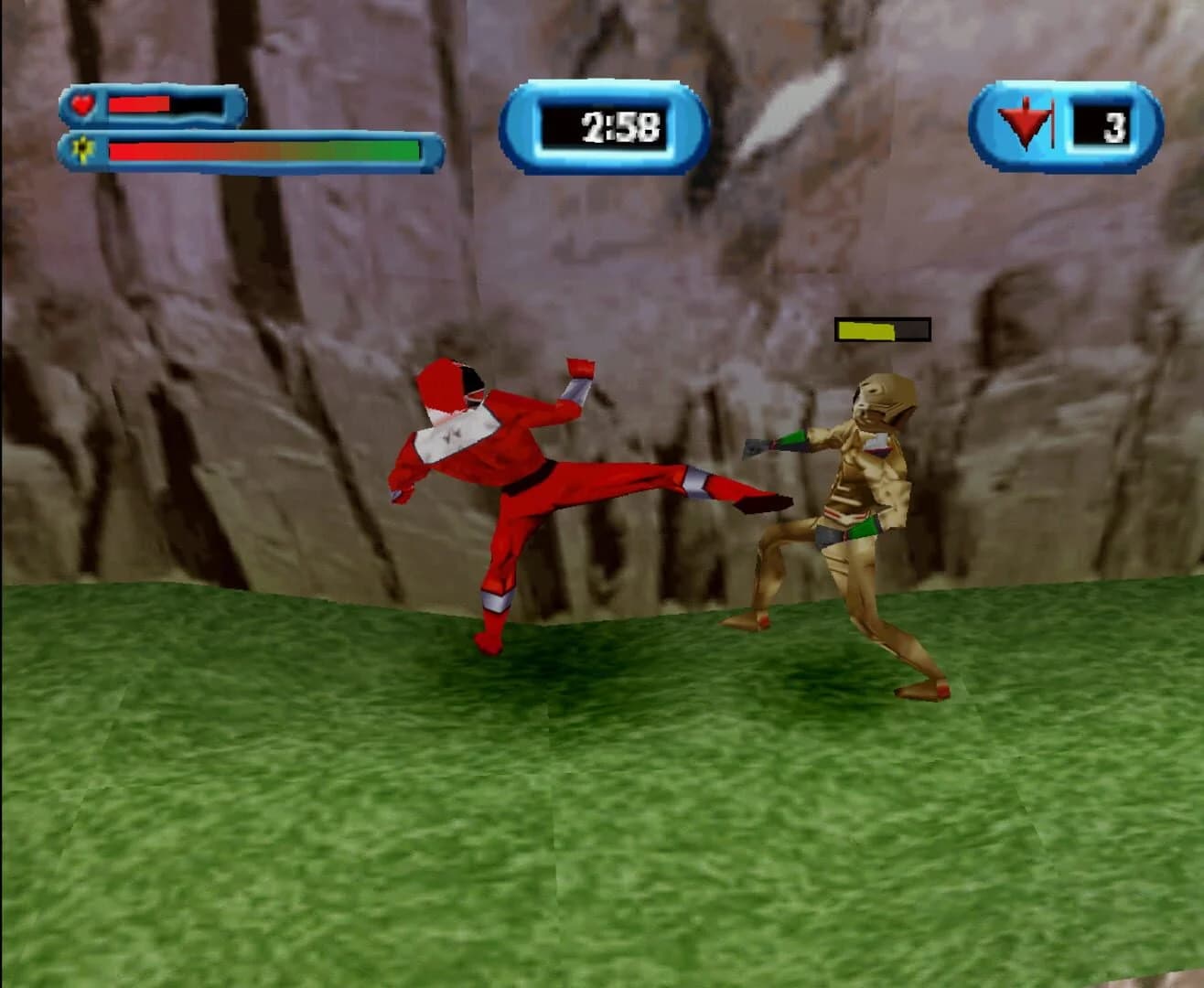
Task: Click the red heart health icon
Action: pos(81,106)
